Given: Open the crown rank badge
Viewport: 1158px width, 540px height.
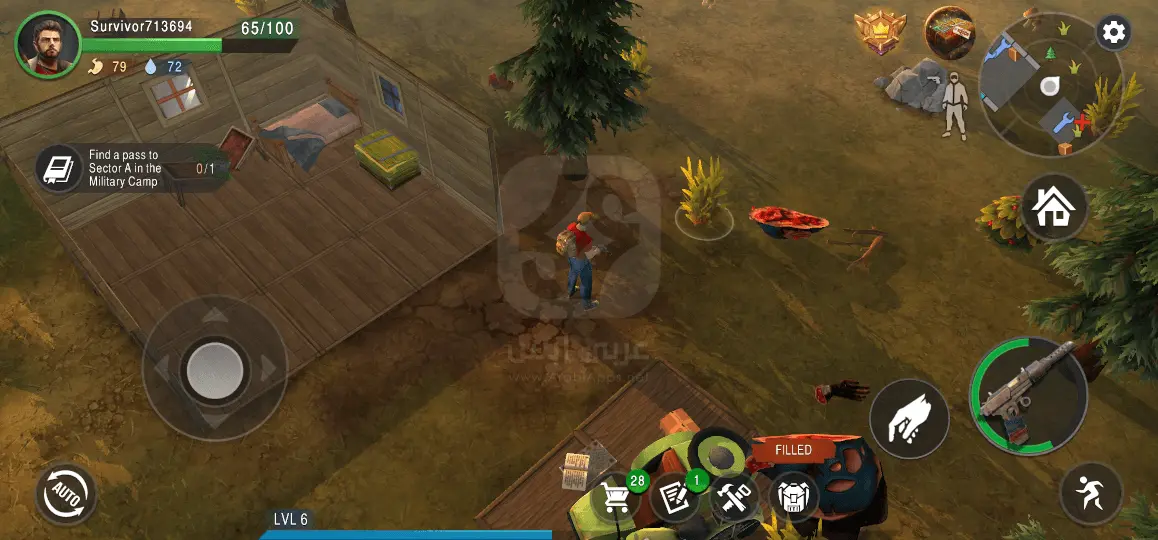Looking at the screenshot, I should pyautogui.click(x=880, y=33).
